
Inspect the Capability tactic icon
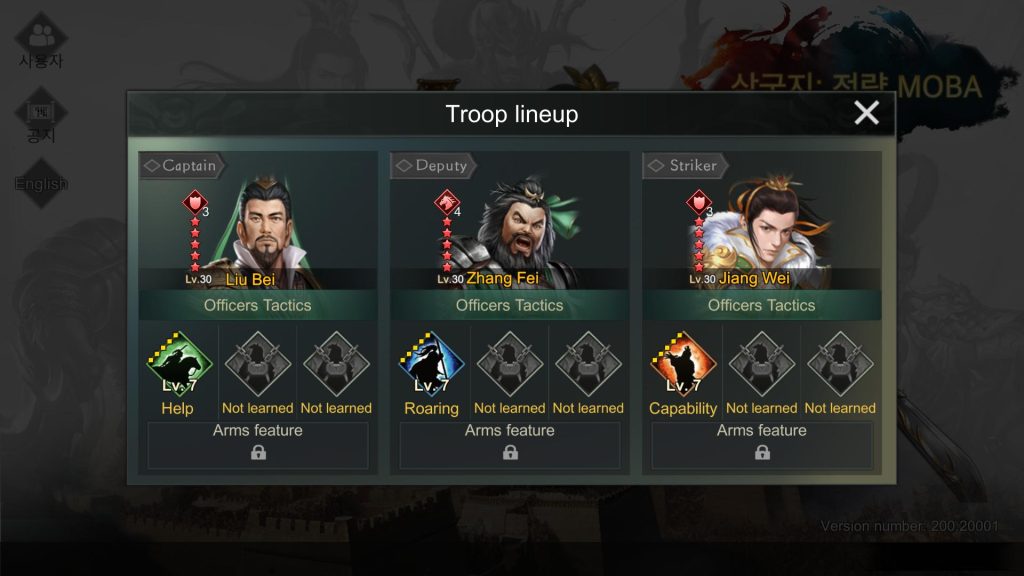pos(683,362)
